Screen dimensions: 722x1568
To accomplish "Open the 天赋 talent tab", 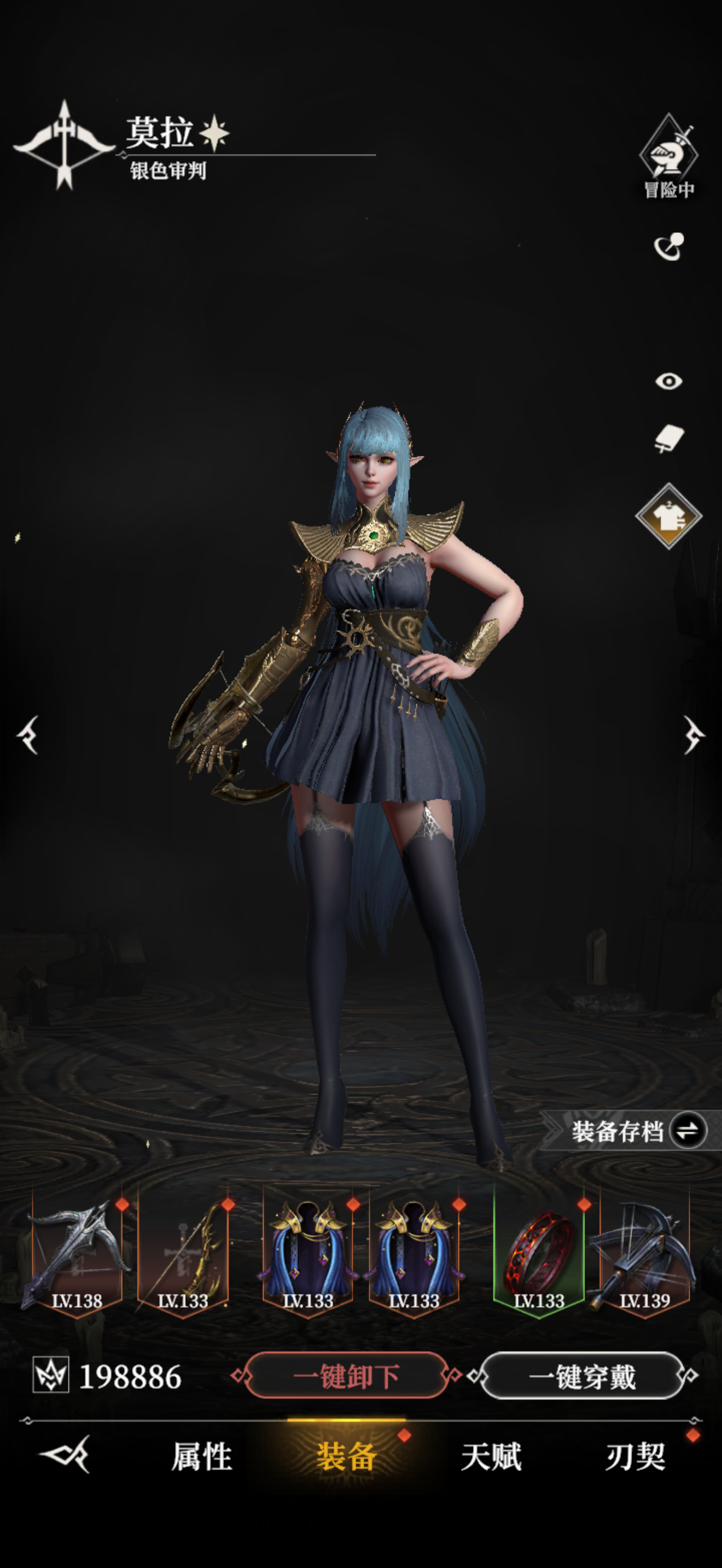I will click(492, 1460).
